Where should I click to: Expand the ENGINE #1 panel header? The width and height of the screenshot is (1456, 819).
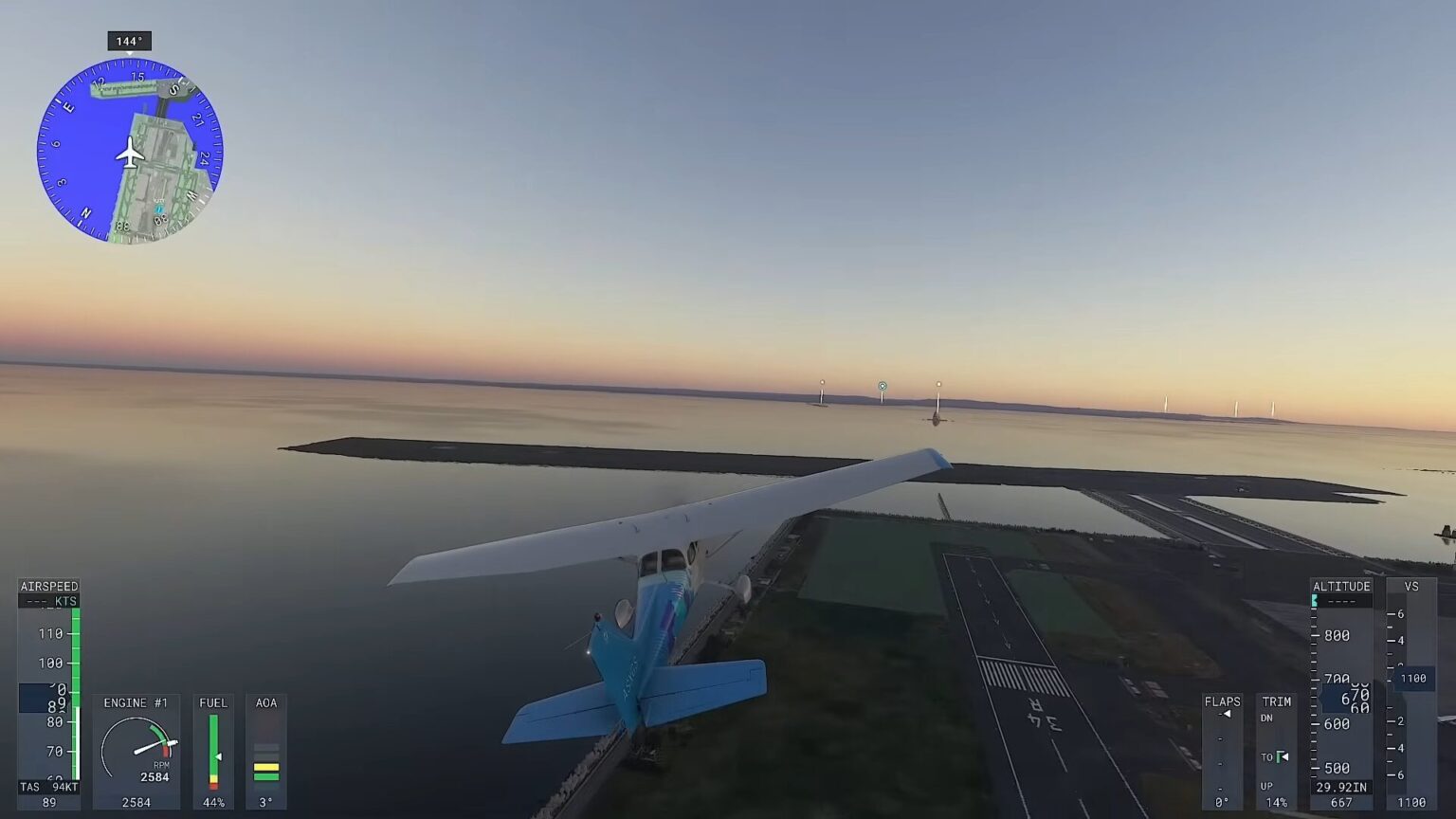(136, 702)
